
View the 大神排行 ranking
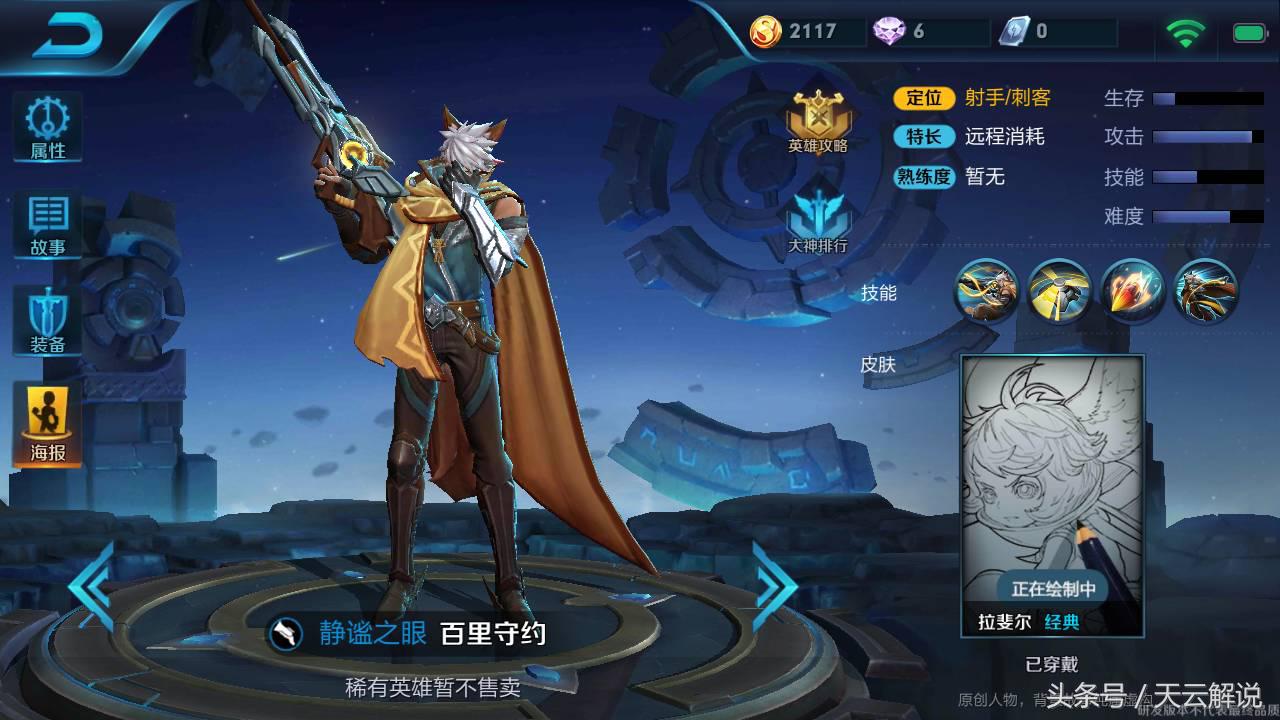pyautogui.click(x=817, y=220)
